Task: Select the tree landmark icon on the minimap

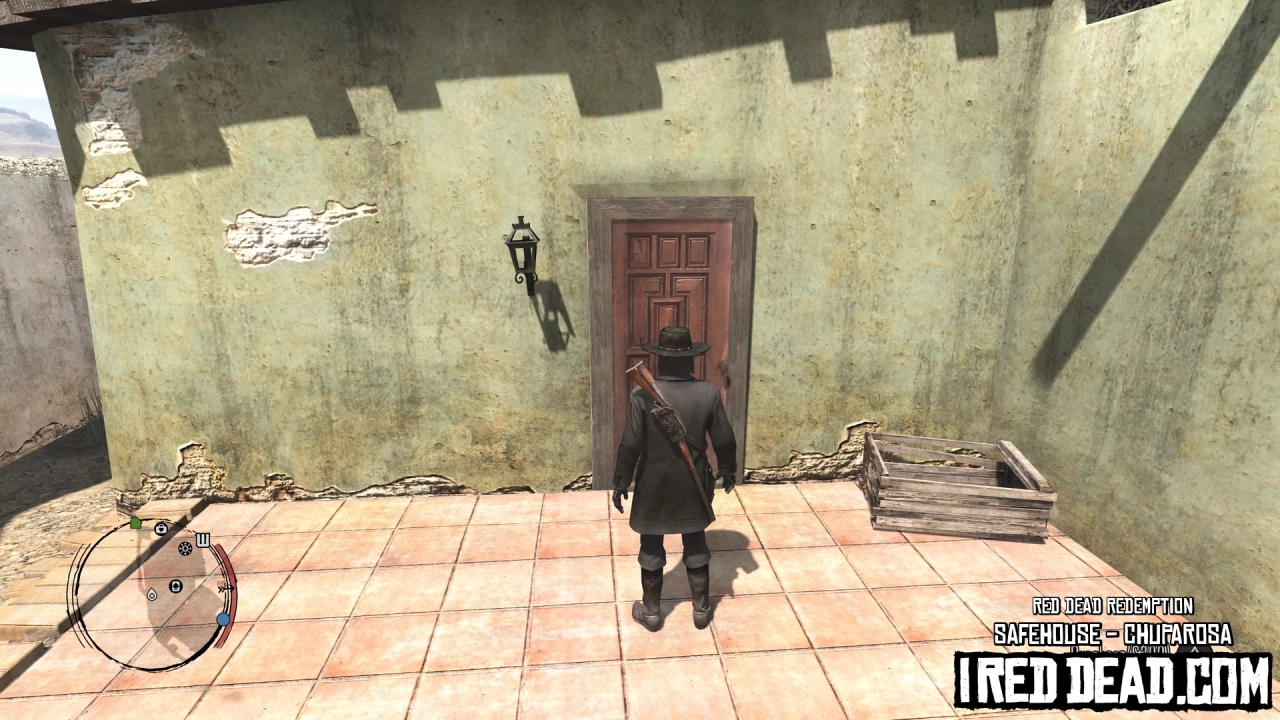Action: [175, 586]
